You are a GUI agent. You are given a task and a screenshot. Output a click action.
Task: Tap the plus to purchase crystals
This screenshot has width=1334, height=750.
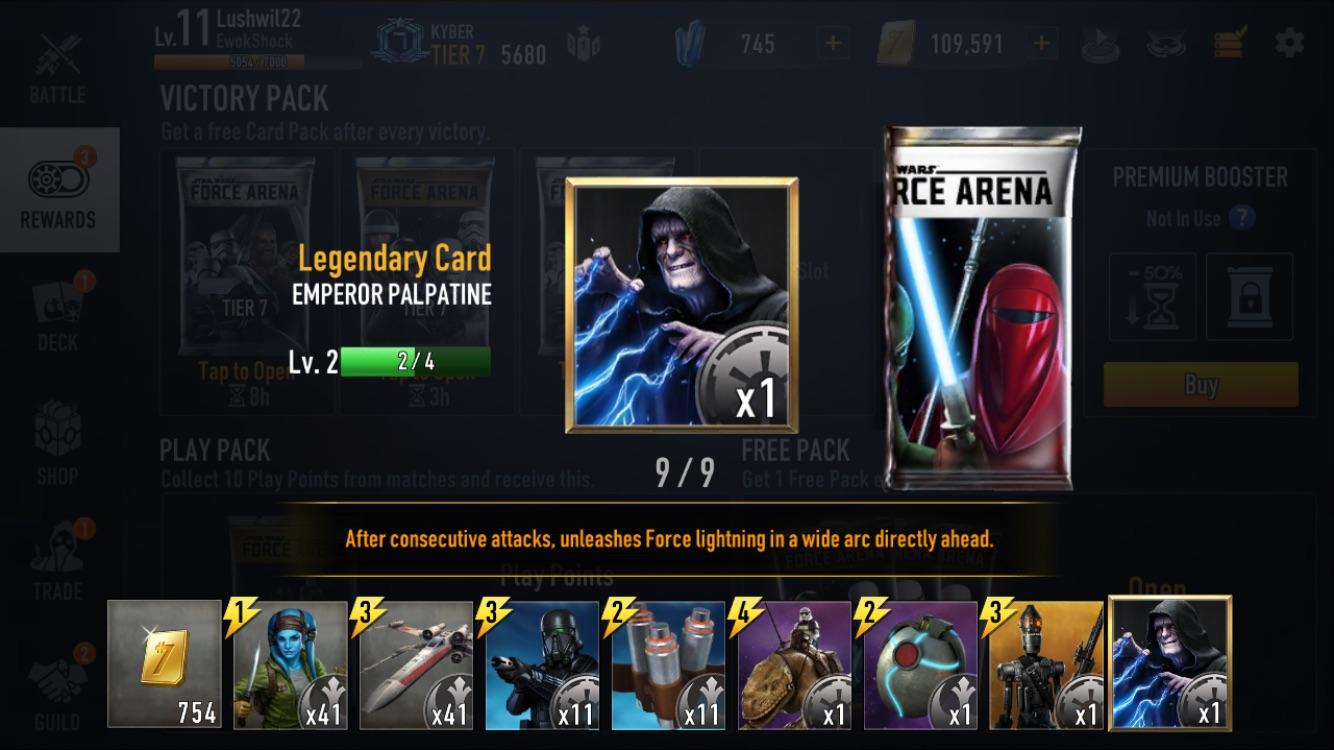pos(832,44)
